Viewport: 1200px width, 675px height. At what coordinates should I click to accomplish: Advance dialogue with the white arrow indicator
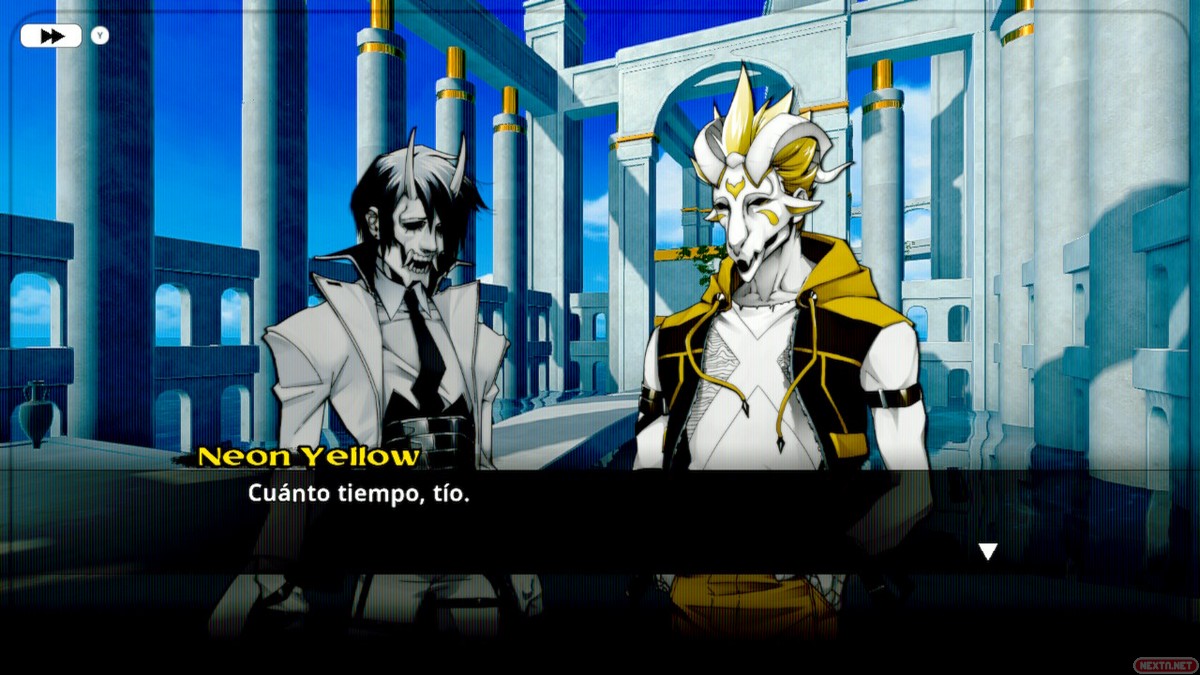(x=988, y=551)
